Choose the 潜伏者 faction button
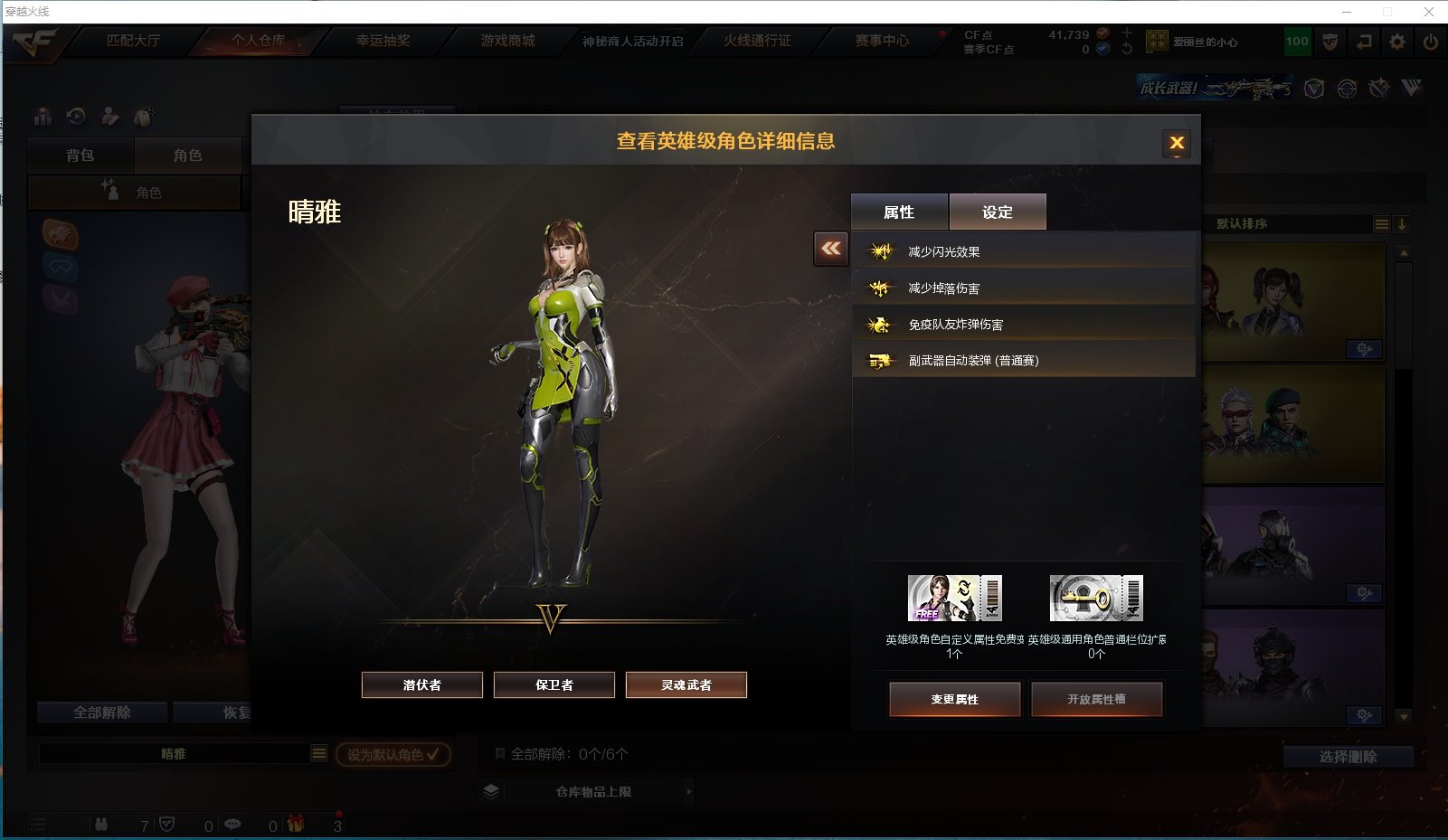The height and width of the screenshot is (840, 1448). [x=422, y=684]
